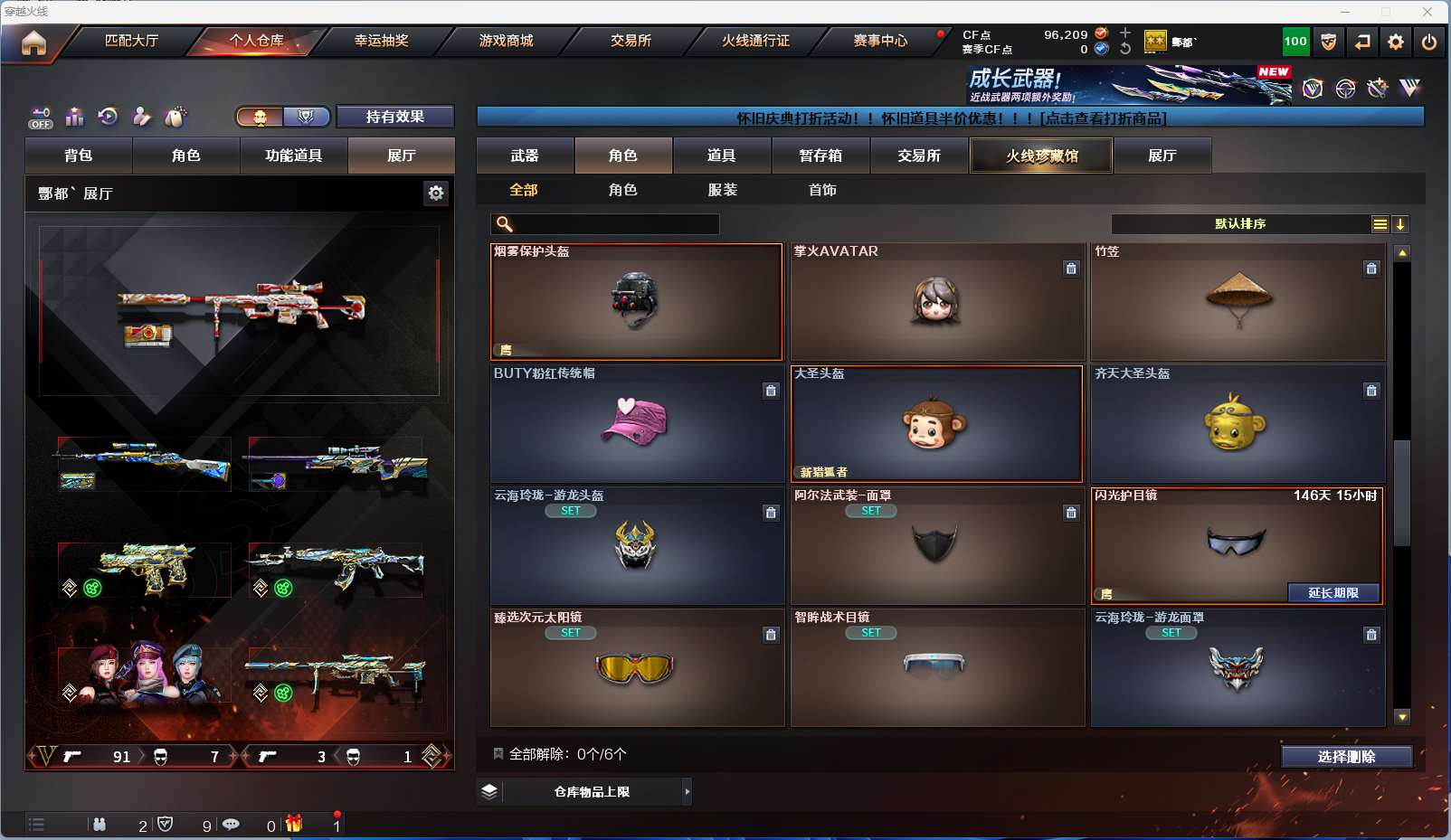This screenshot has height=840, width=1451.
Task: Extend duration with 延长期限 button
Action: (1333, 593)
